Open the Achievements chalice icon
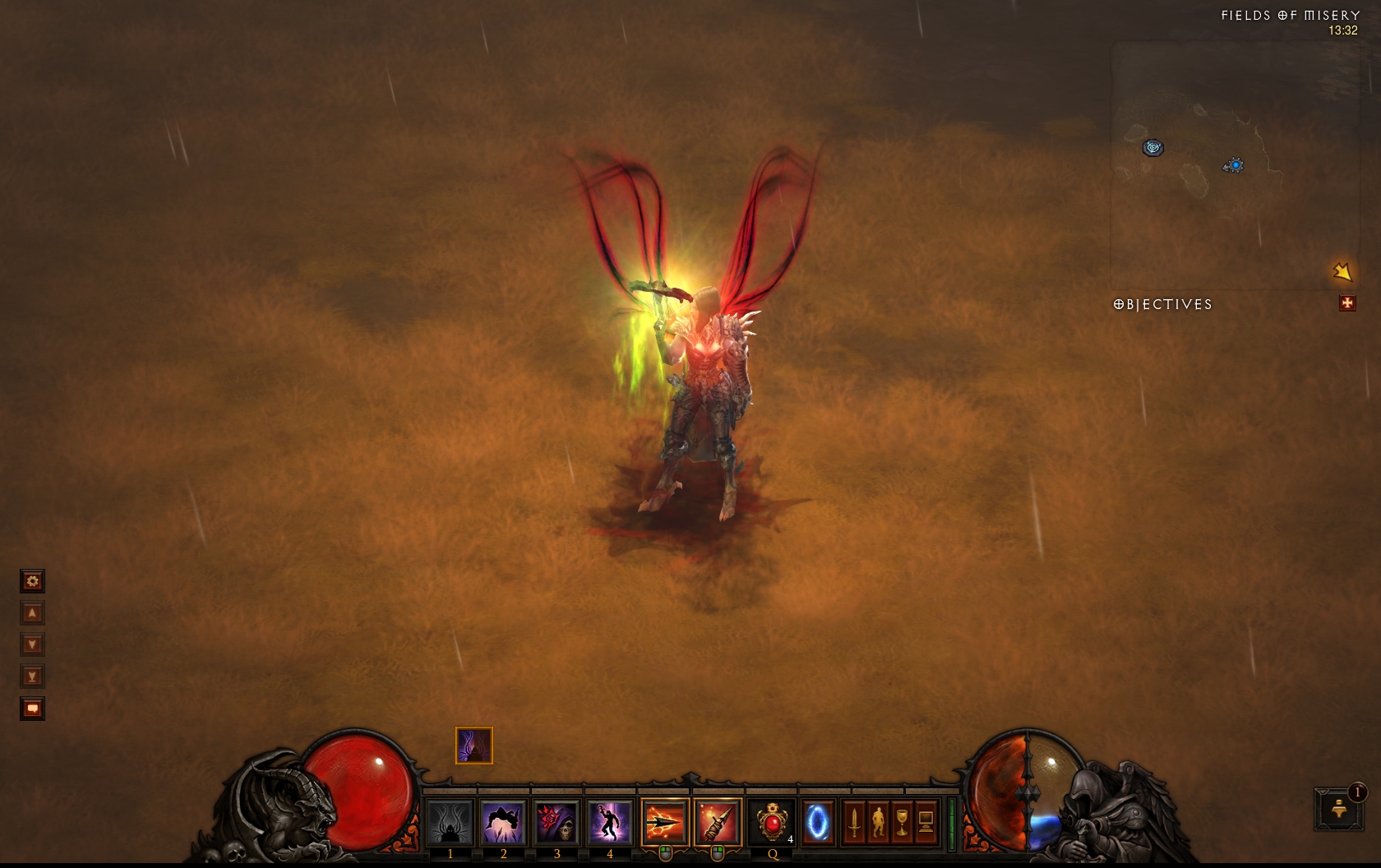 (x=902, y=821)
